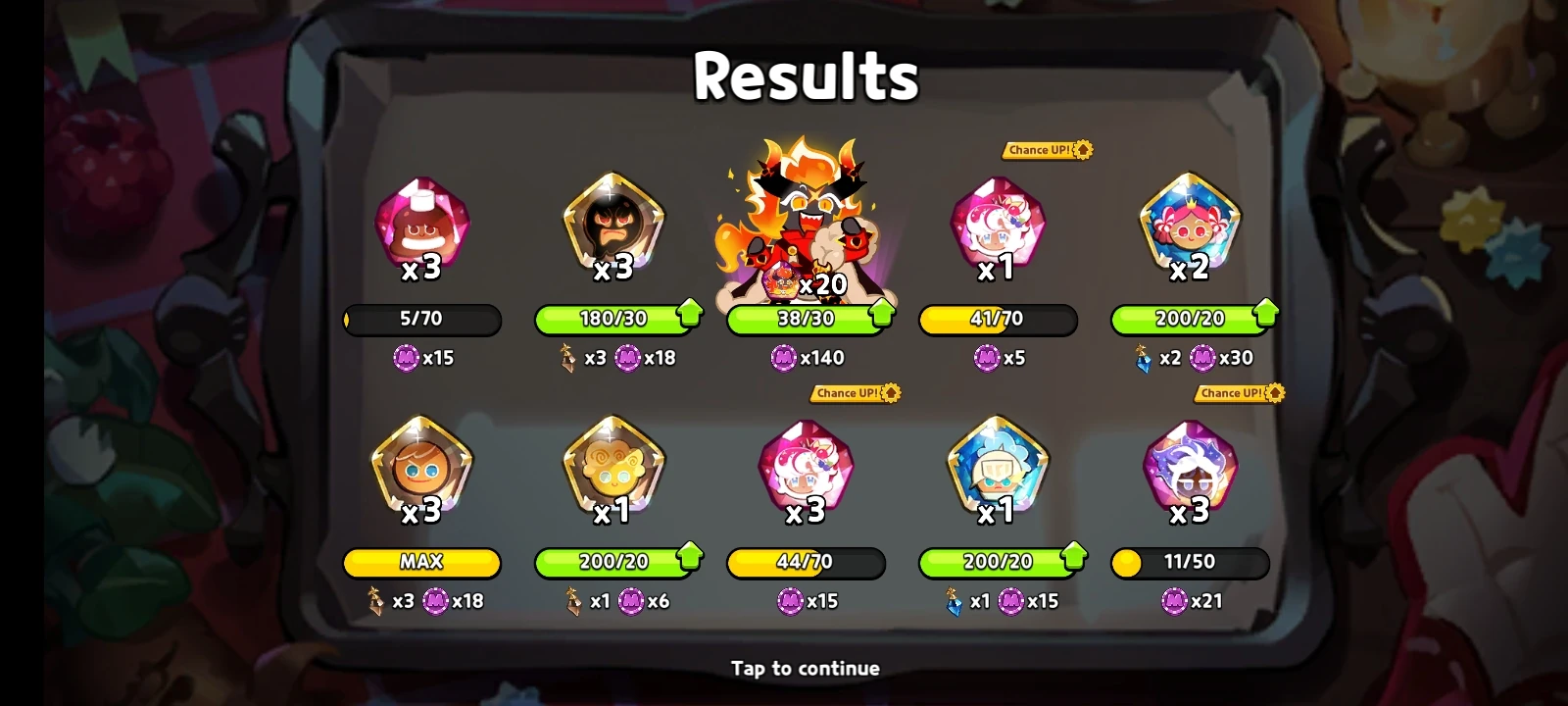Image resolution: width=1568 pixels, height=706 pixels.
Task: Select the brown cookie soulstone above MAX bar
Action: [422, 471]
